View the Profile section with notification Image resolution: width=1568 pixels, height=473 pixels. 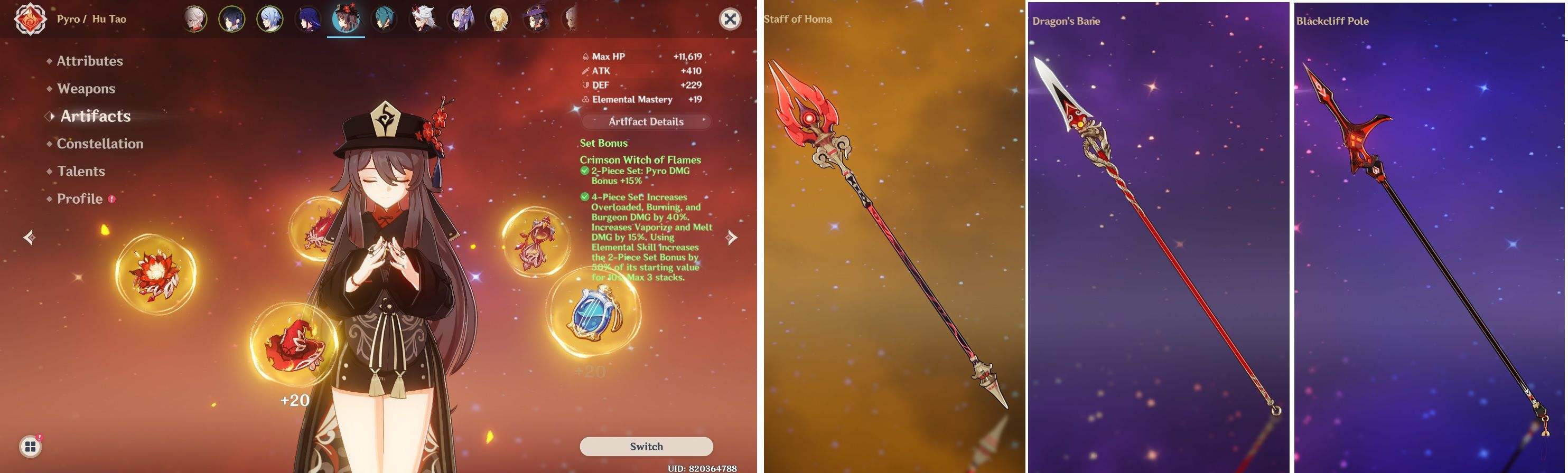tap(79, 198)
